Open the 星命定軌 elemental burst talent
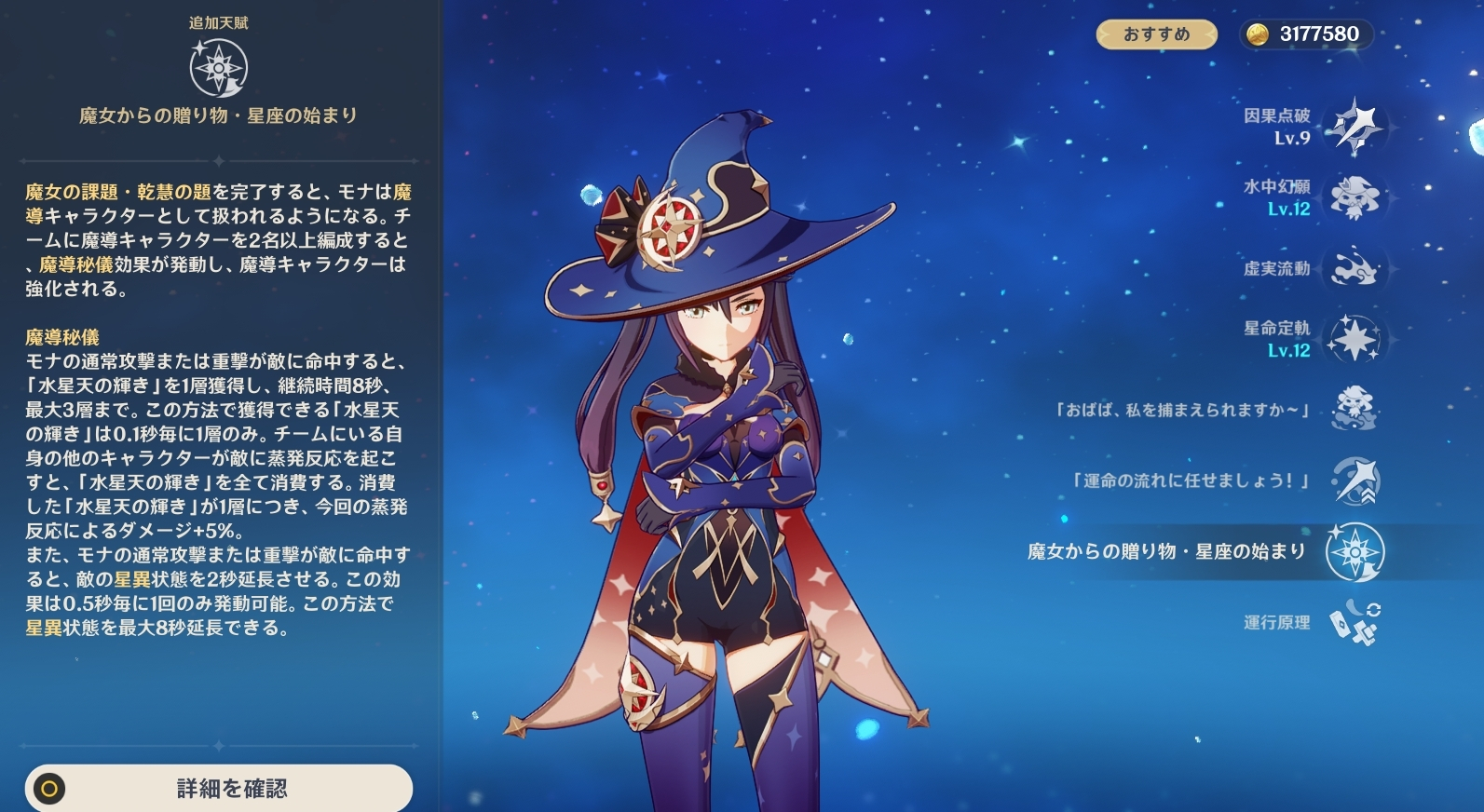This screenshot has width=1484, height=812. click(x=1354, y=339)
